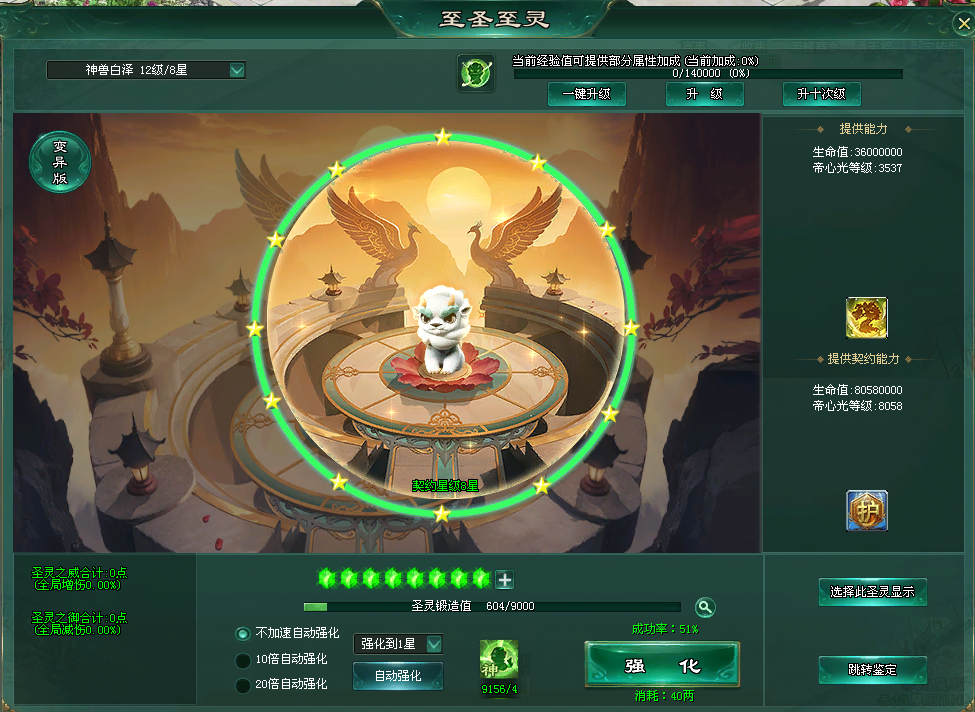This screenshot has height=712, width=975.
Task: Click the 一键升级 button
Action: (586, 94)
